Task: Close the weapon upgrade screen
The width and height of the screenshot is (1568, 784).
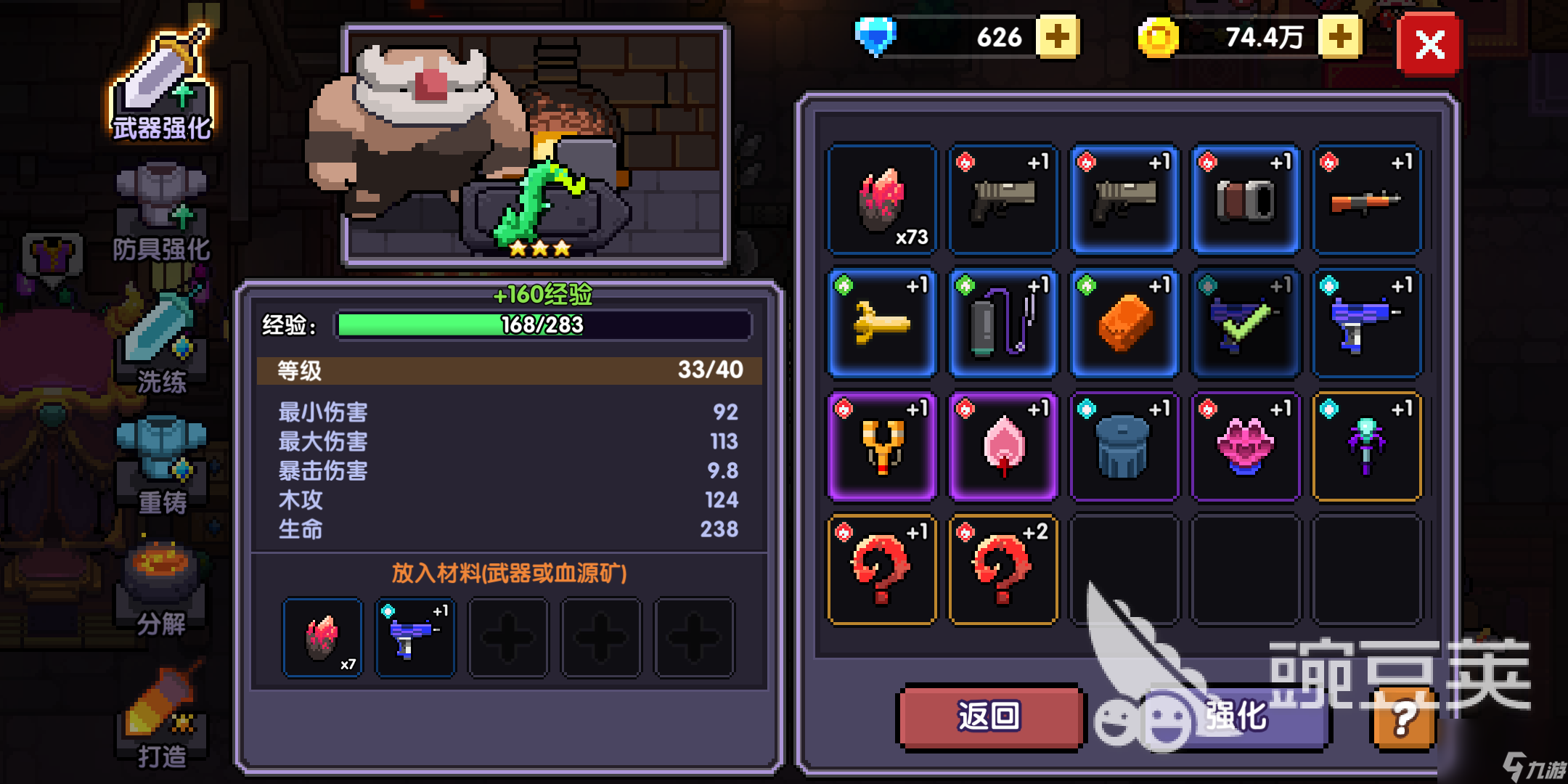Action: [x=1429, y=45]
